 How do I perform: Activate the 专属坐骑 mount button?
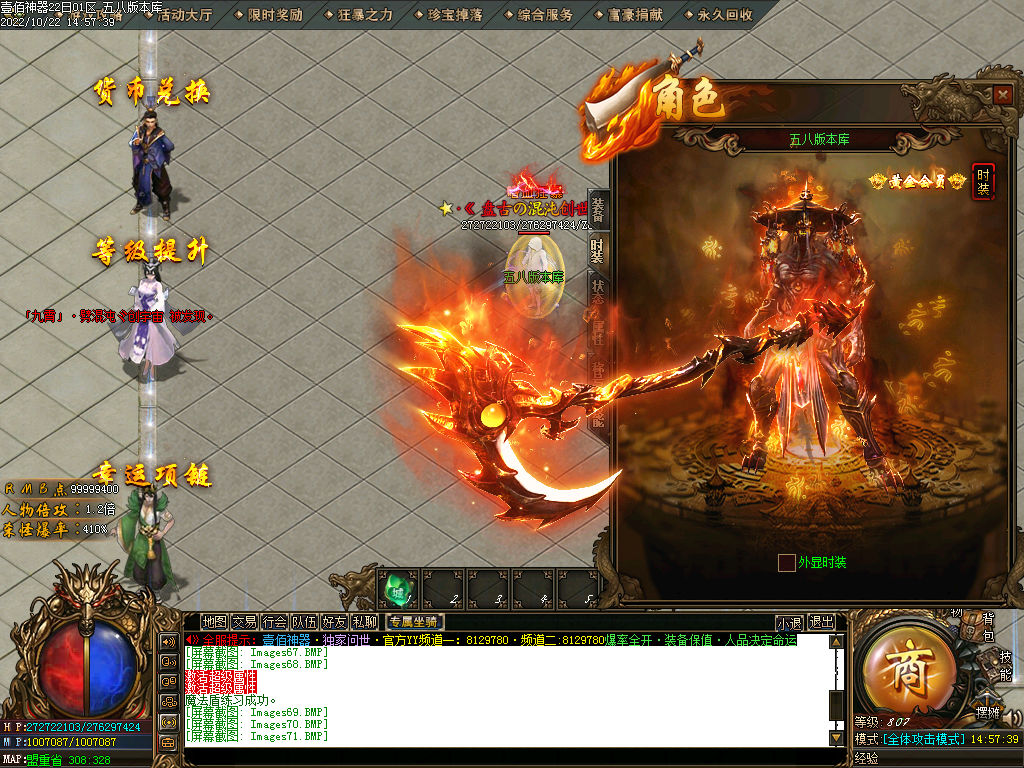point(414,622)
